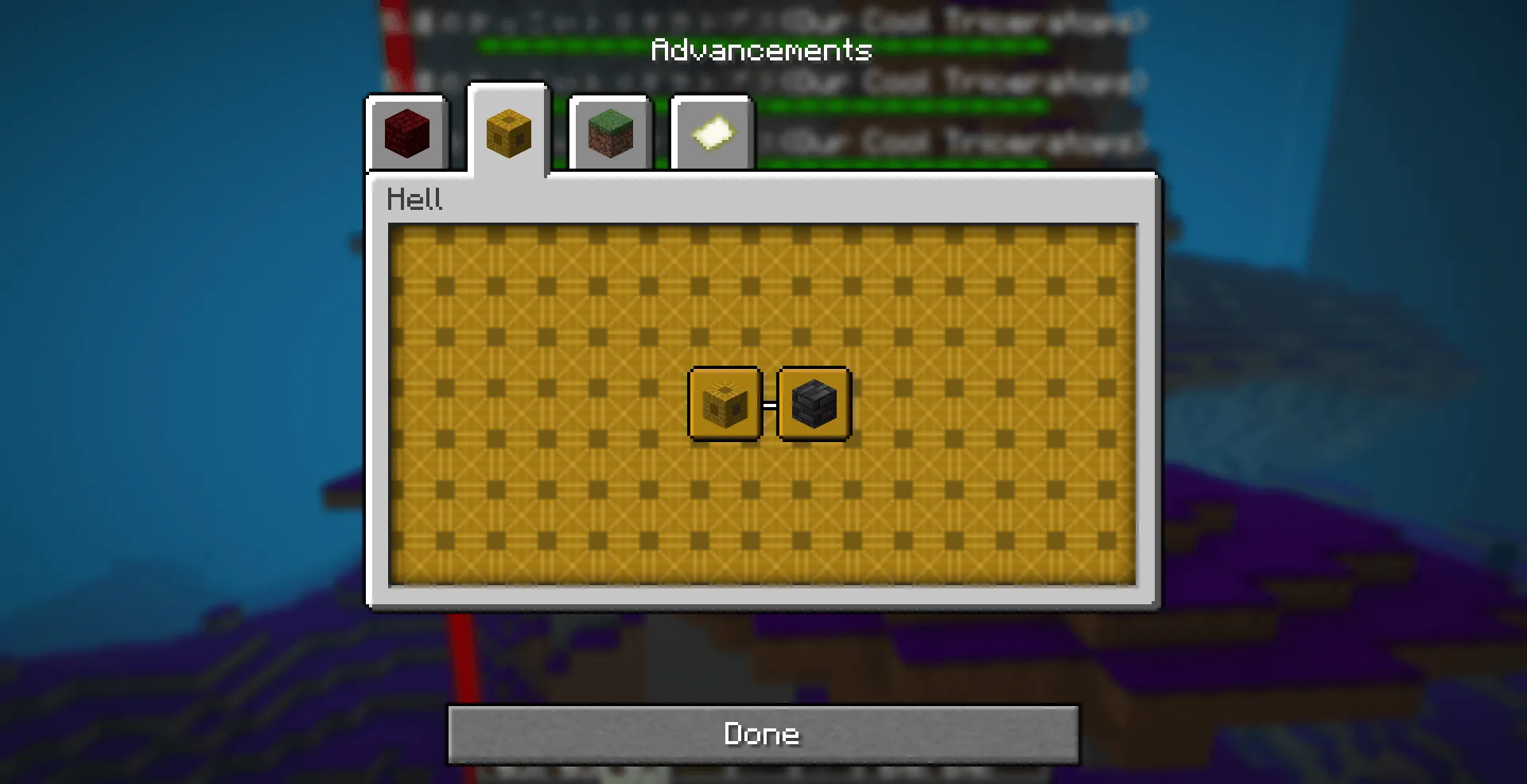This screenshot has width=1527, height=784.
Task: Click the Hell tab title text
Action: coord(415,199)
